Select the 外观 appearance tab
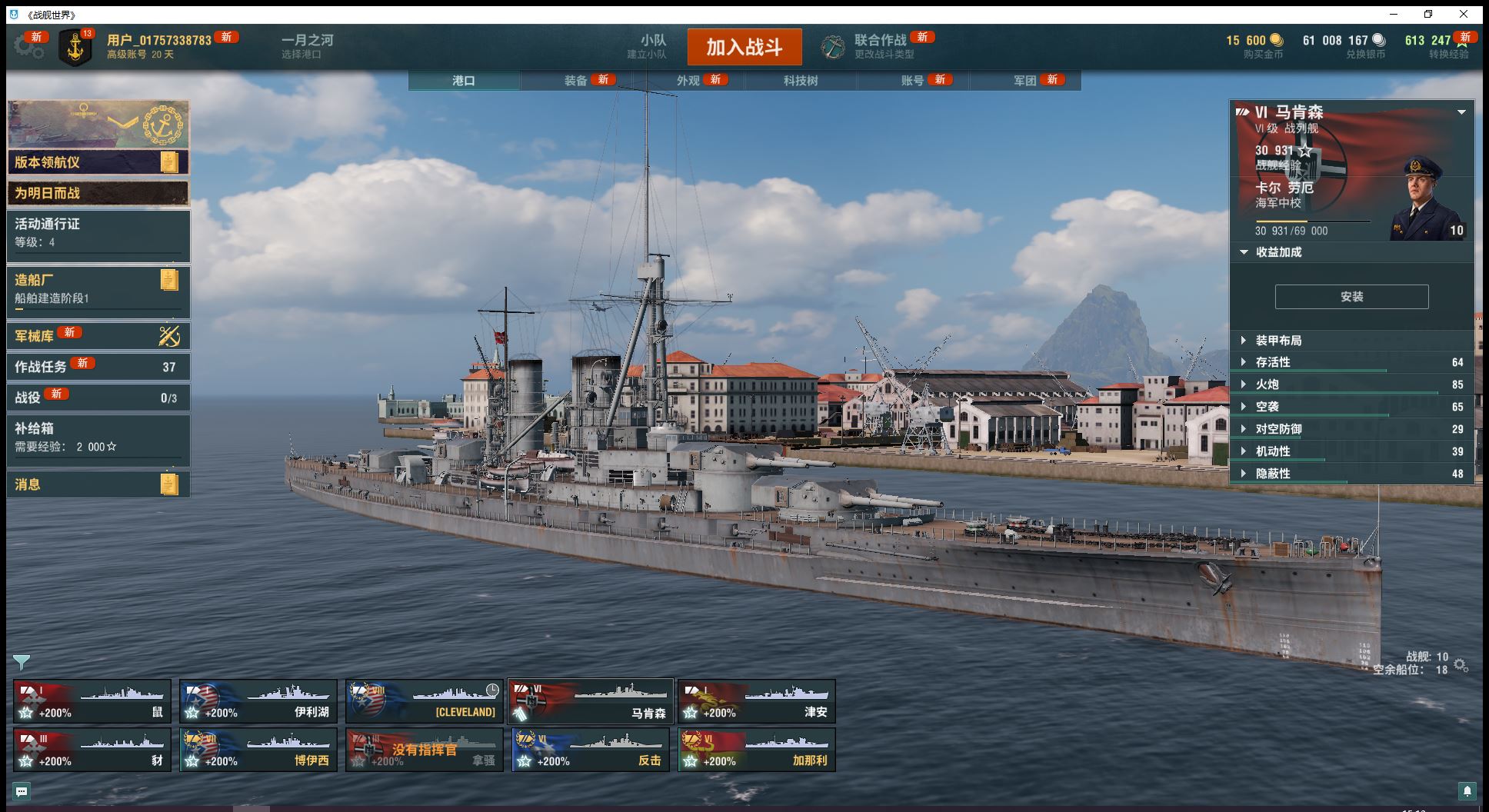This screenshot has height=812, width=1489. 688,80
